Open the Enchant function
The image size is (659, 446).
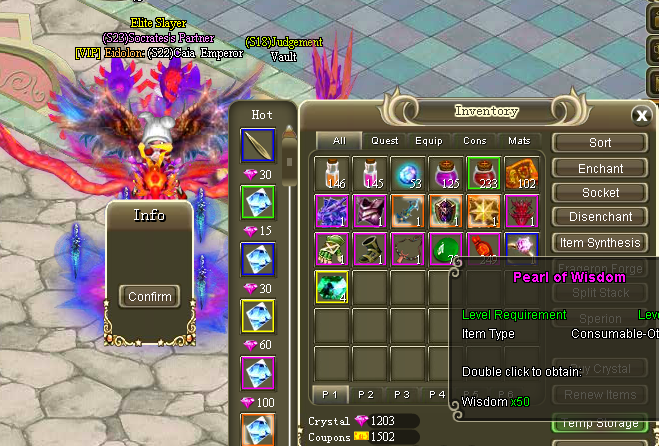600,168
